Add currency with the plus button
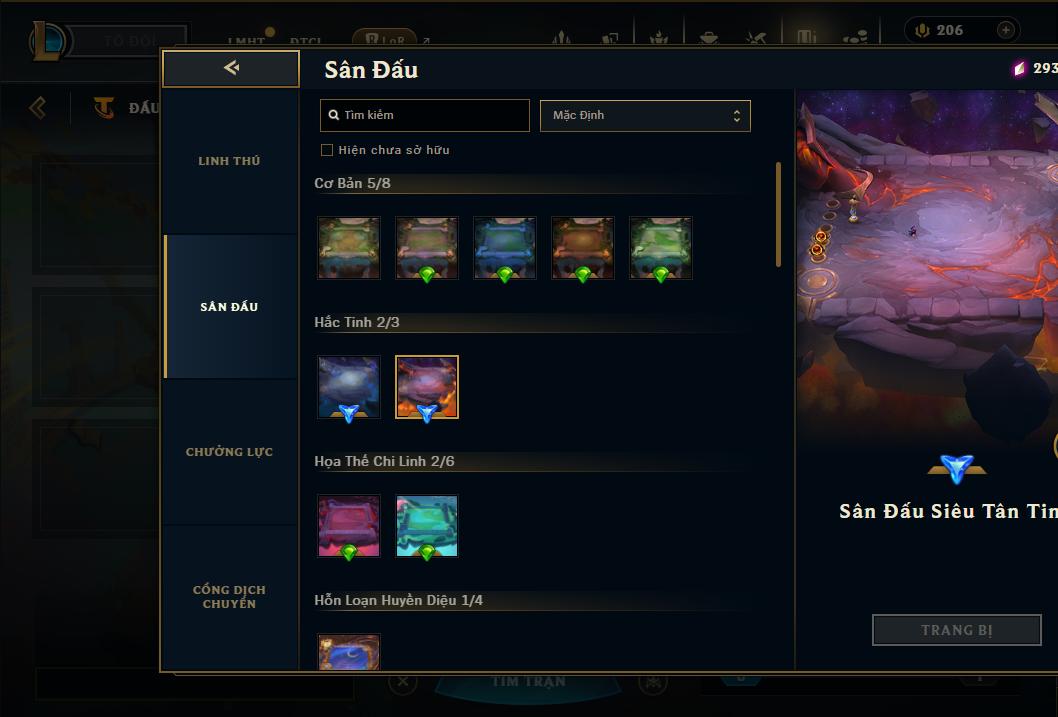The height and width of the screenshot is (717, 1058). click(1005, 30)
